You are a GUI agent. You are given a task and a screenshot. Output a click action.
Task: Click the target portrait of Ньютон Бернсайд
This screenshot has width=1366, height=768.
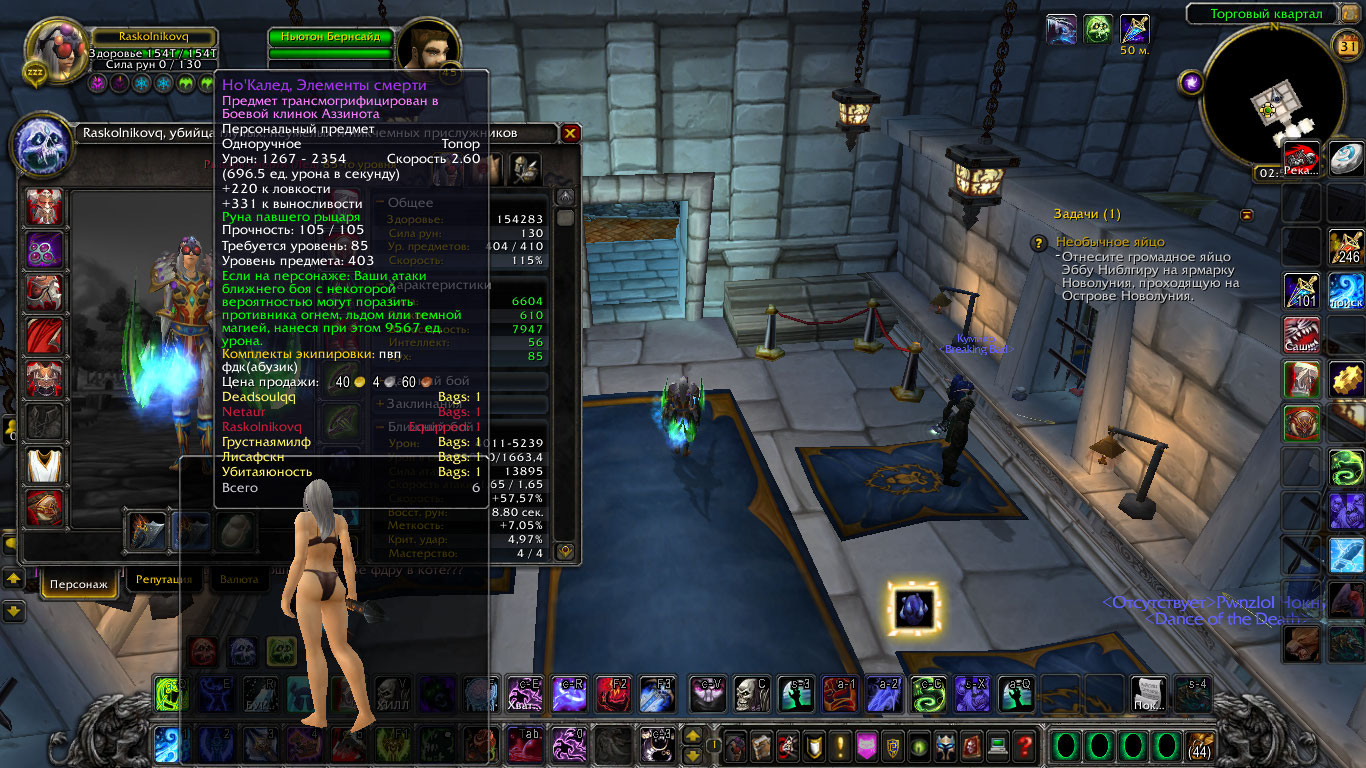(428, 50)
